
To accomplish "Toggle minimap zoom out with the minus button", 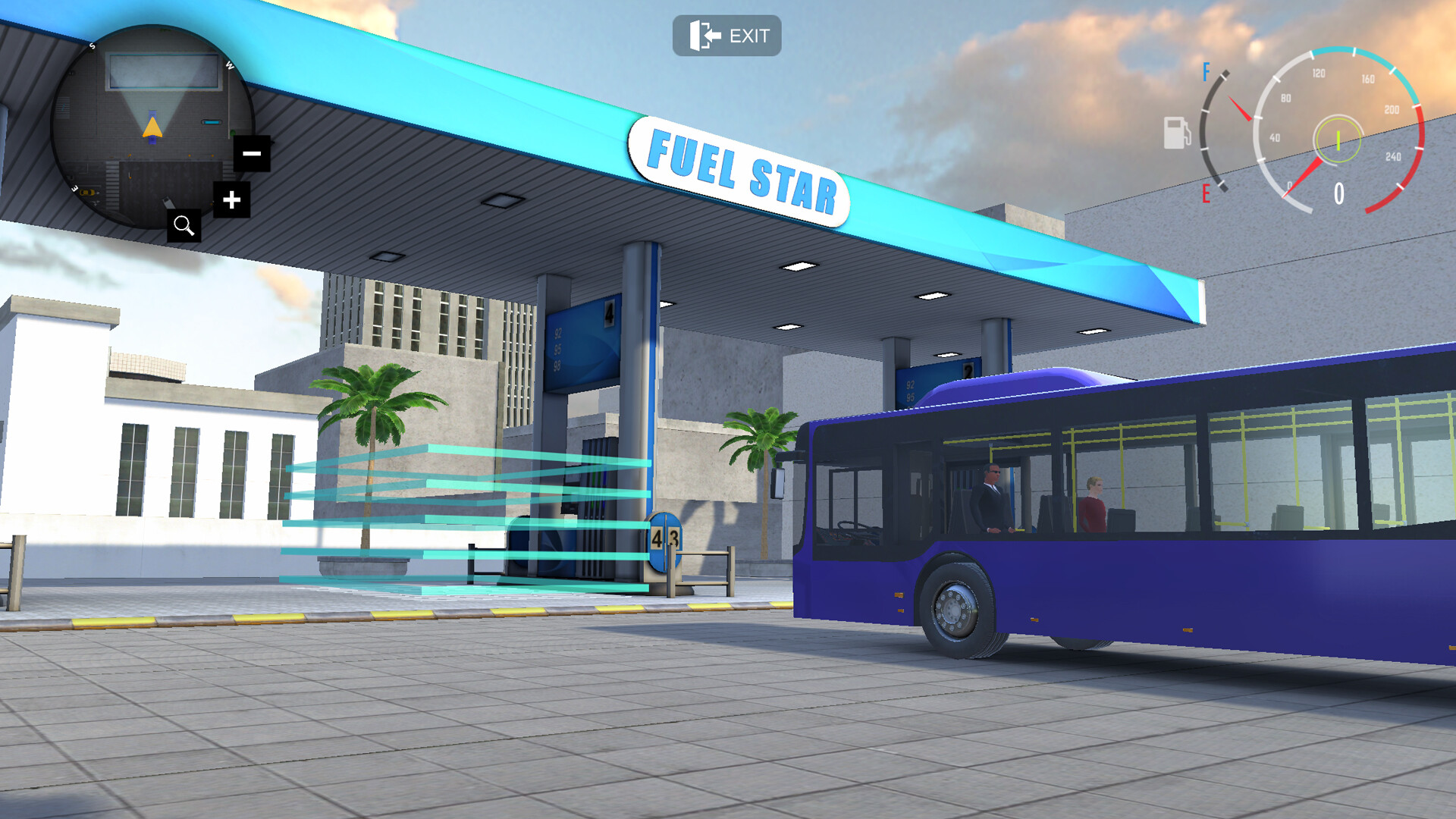I will point(251,152).
